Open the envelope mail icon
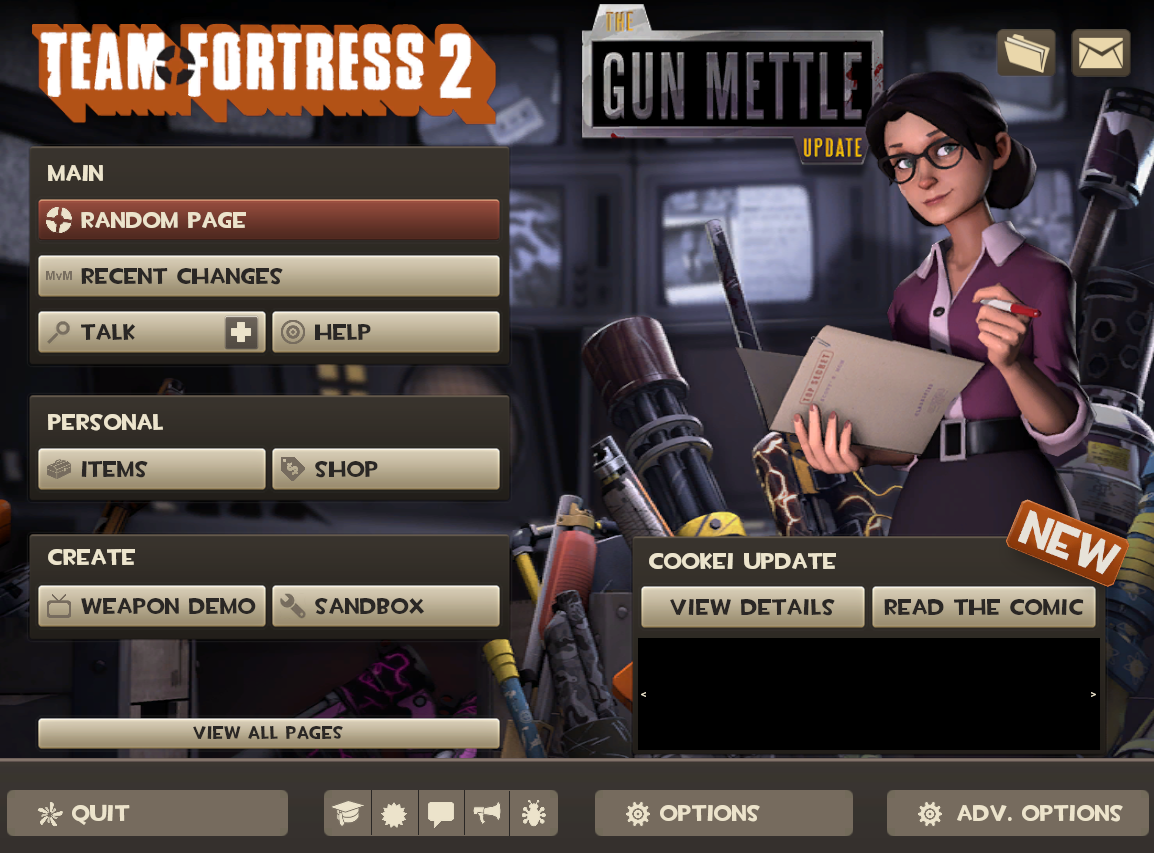Image resolution: width=1154 pixels, height=853 pixels. pyautogui.click(x=1100, y=53)
